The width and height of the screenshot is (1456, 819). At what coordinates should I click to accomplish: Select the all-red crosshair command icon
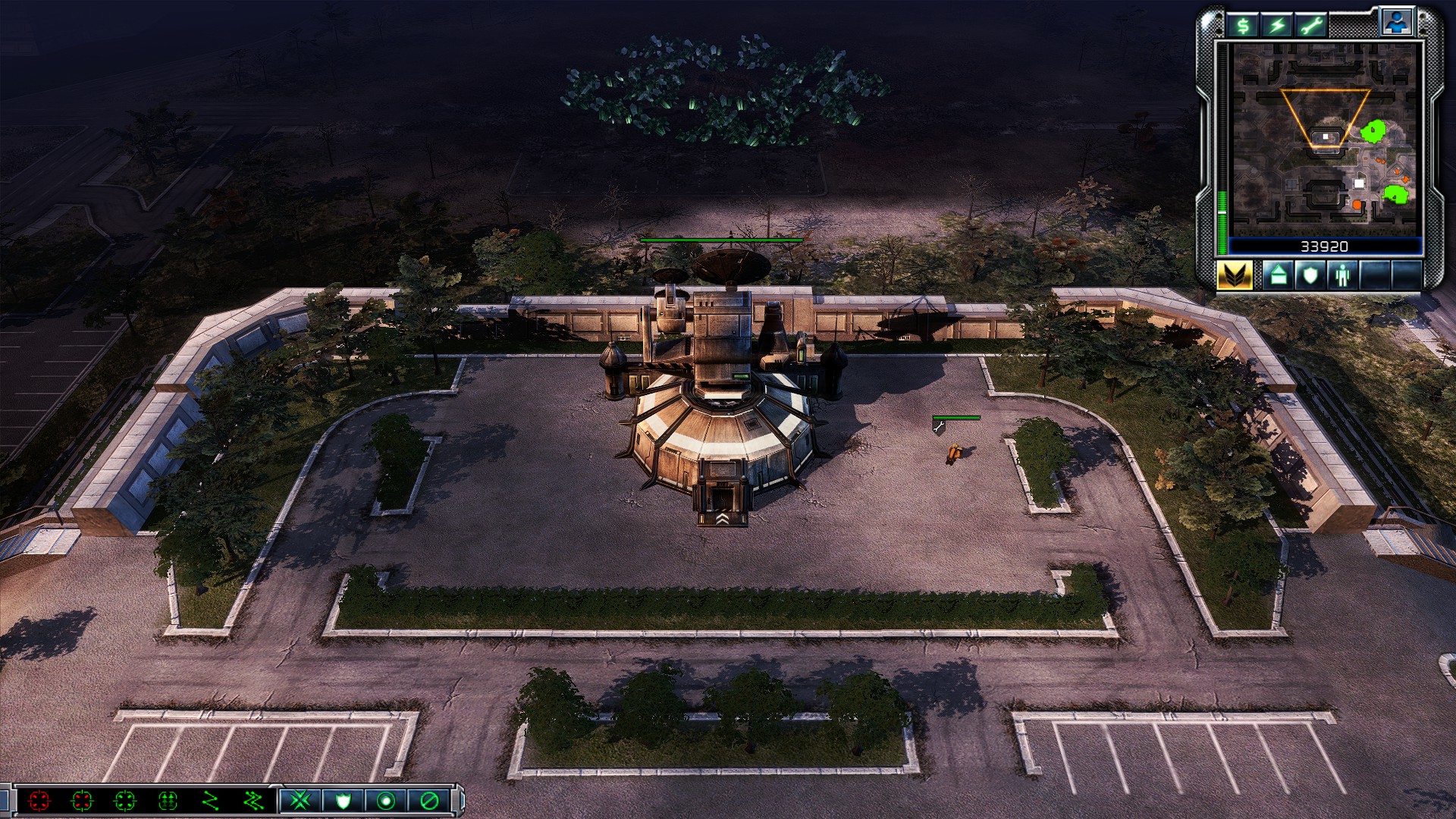(x=39, y=801)
